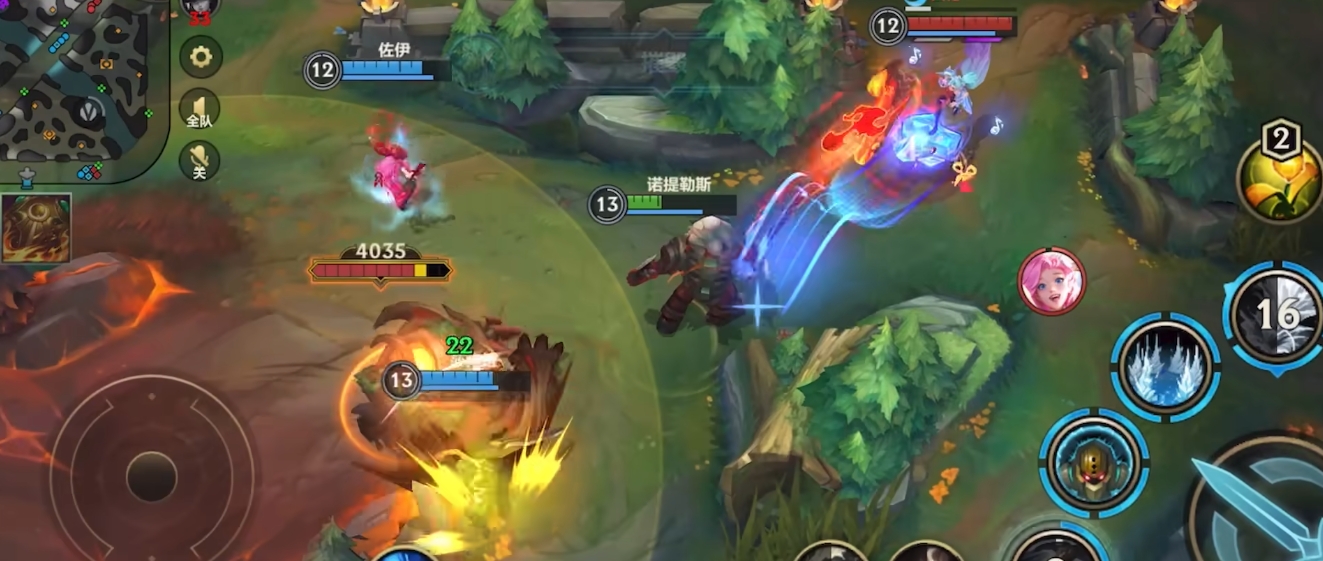Toggle the muted microphone button
The width and height of the screenshot is (1323, 561).
(x=200, y=160)
